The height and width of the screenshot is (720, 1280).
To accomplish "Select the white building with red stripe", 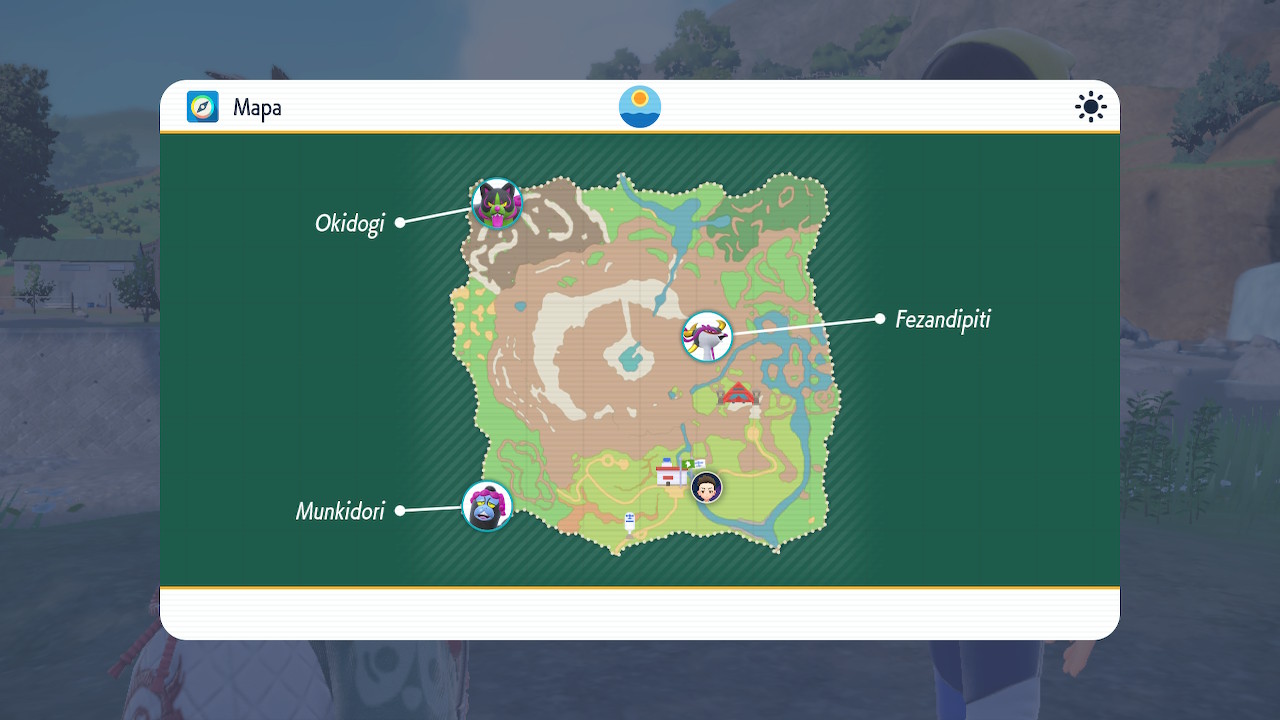I will tap(669, 472).
